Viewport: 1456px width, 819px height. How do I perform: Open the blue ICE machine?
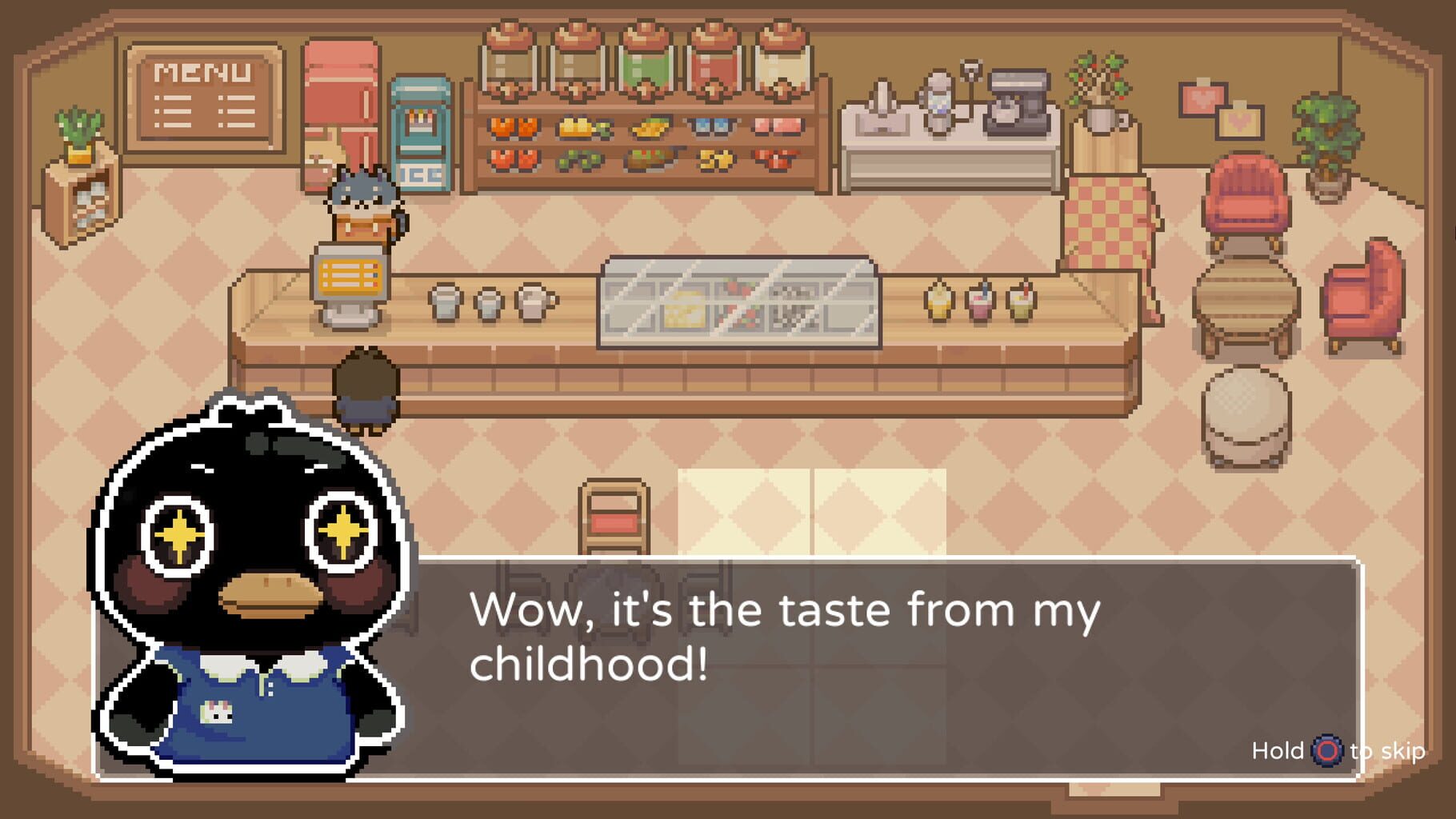(x=420, y=132)
